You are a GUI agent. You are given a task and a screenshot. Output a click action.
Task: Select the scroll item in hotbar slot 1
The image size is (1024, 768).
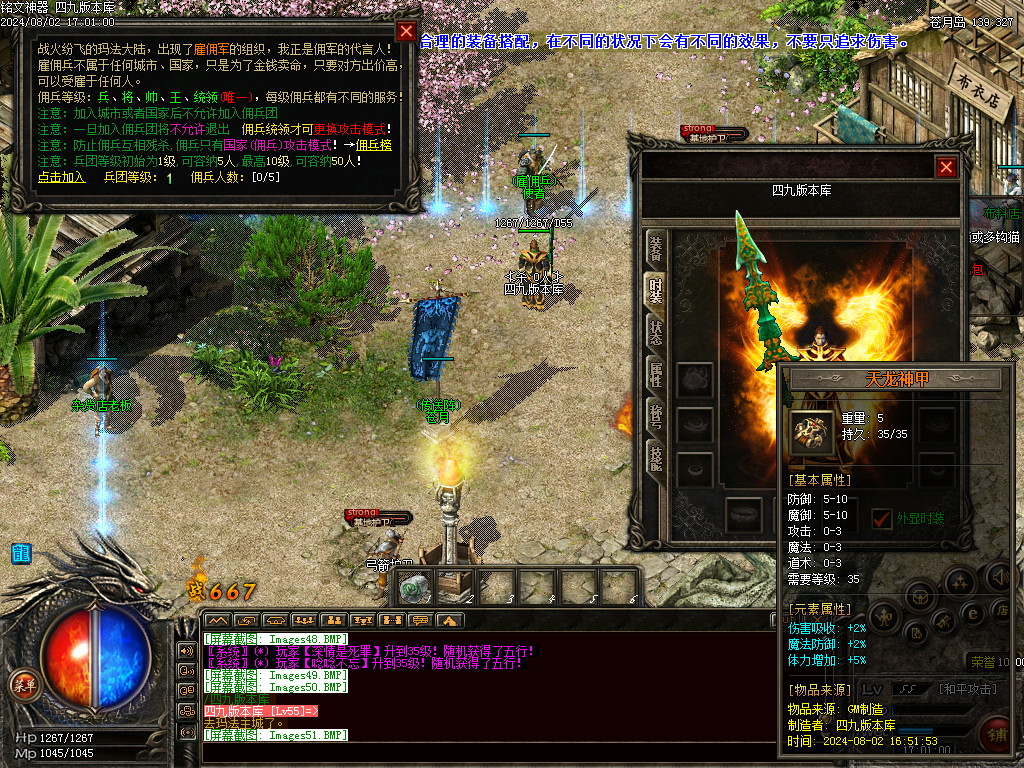click(x=413, y=589)
